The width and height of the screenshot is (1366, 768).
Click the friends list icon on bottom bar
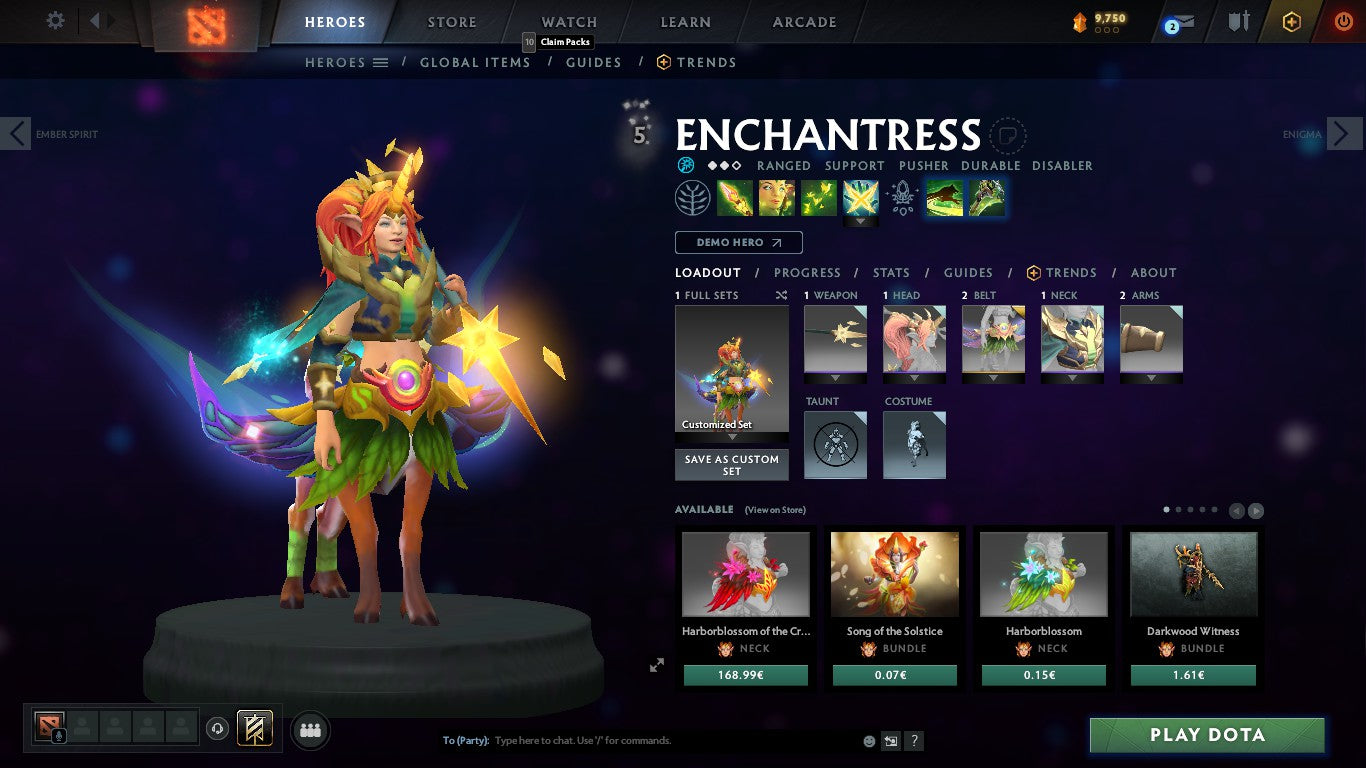[x=310, y=730]
